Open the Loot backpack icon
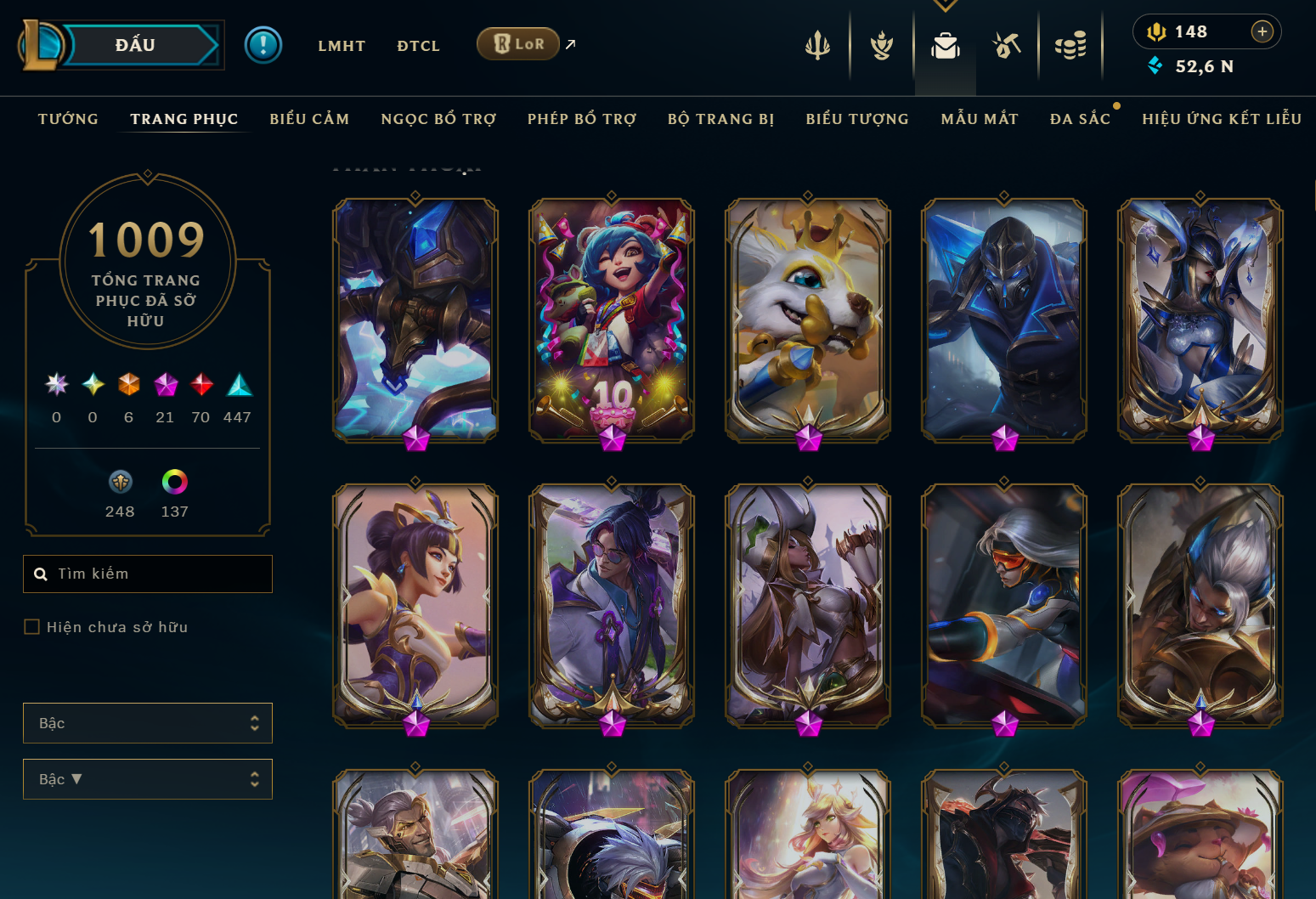 coord(945,47)
